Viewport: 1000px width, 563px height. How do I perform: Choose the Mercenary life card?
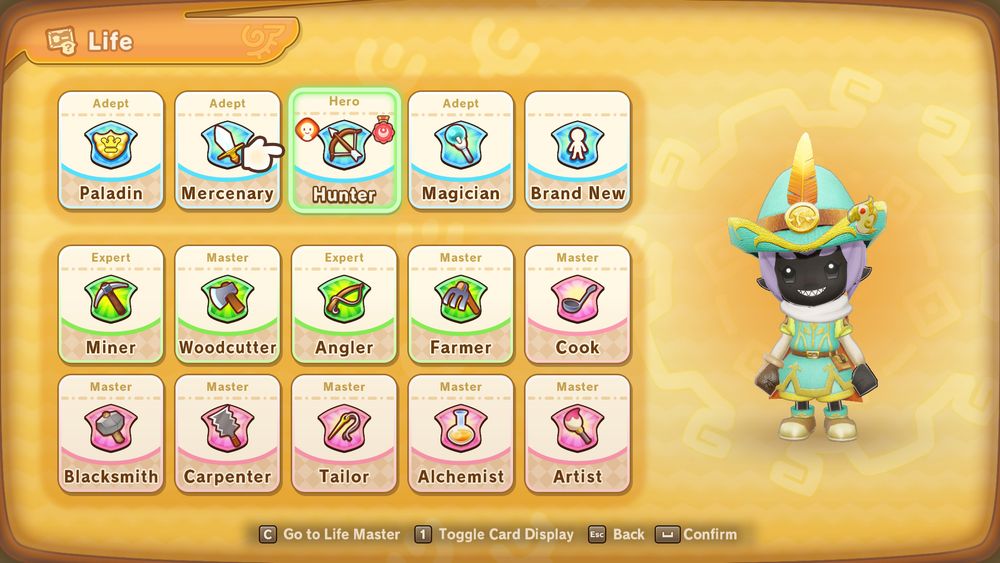click(x=227, y=150)
